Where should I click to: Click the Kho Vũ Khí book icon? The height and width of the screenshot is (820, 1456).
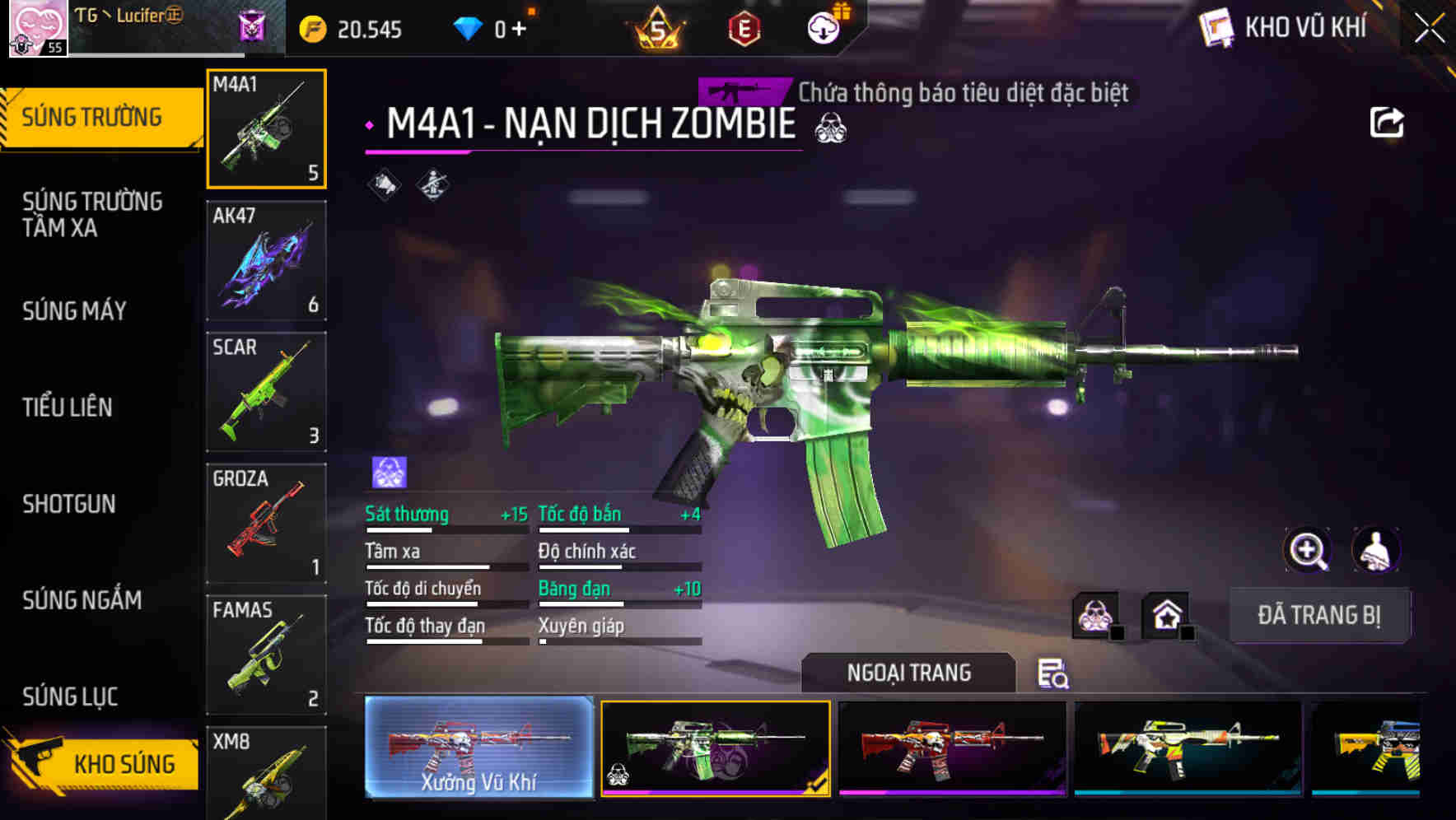[x=1215, y=26]
